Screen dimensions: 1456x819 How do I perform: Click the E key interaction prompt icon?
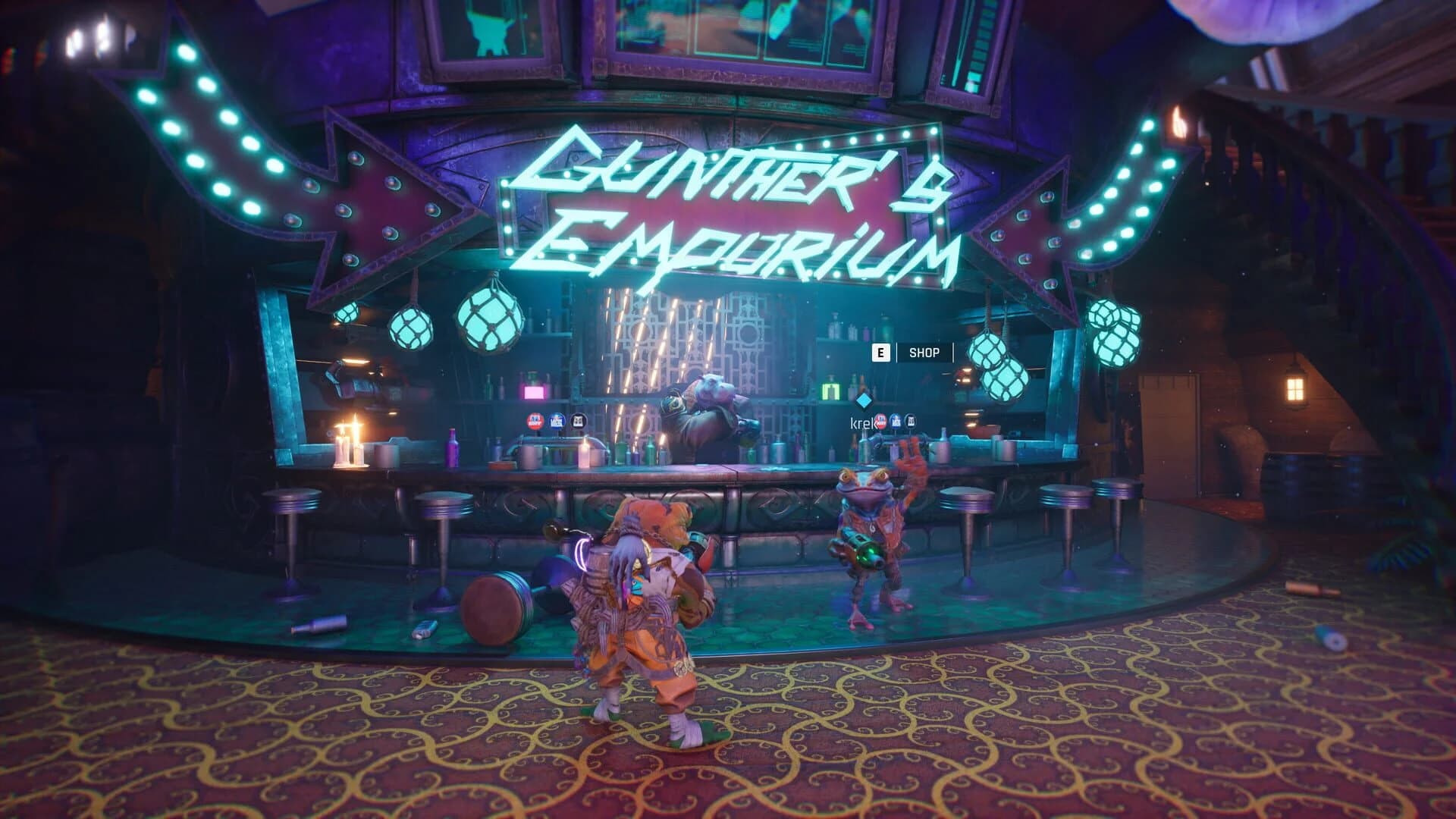[x=881, y=353]
